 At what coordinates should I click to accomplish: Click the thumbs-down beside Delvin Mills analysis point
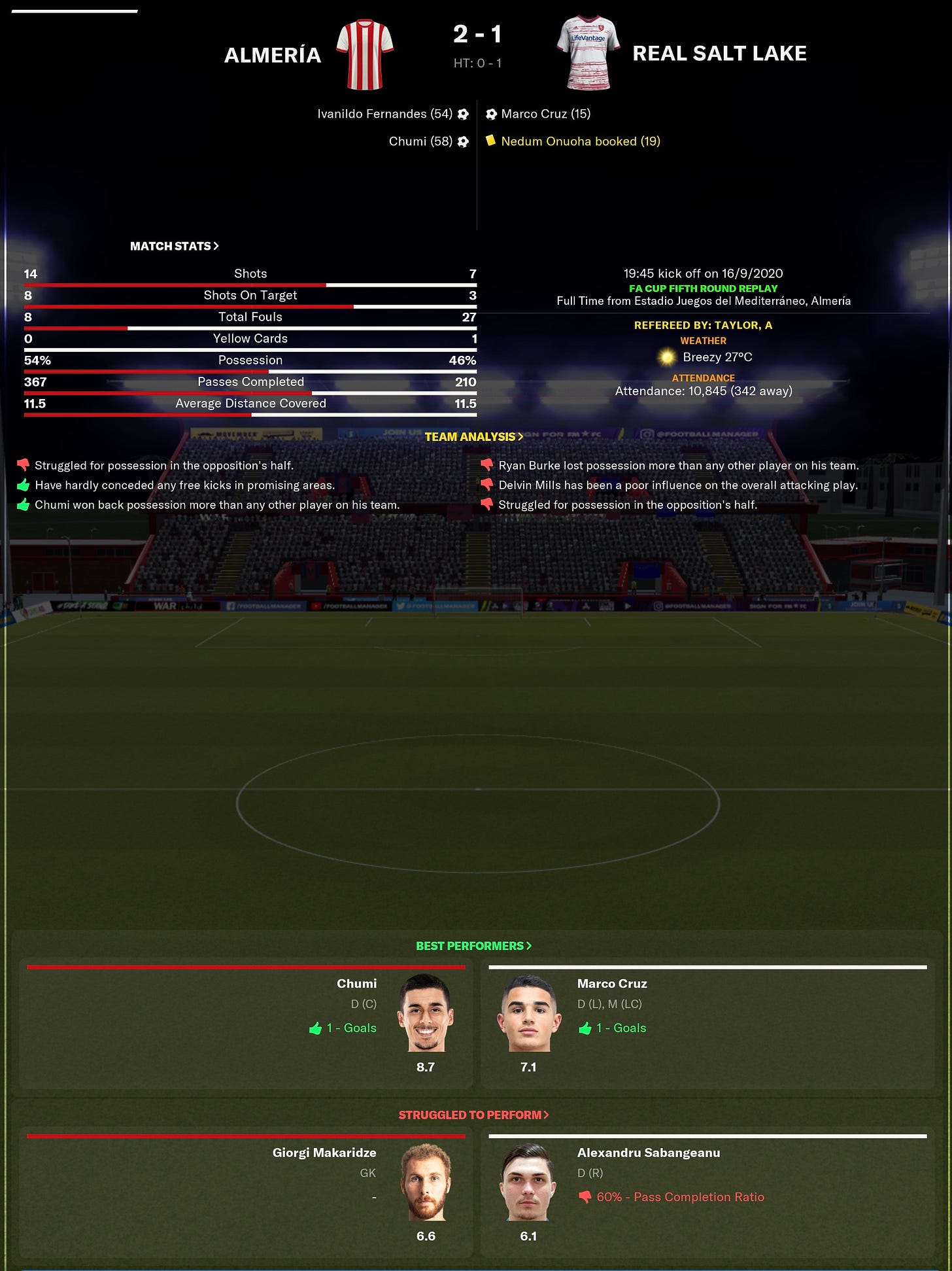pos(487,485)
